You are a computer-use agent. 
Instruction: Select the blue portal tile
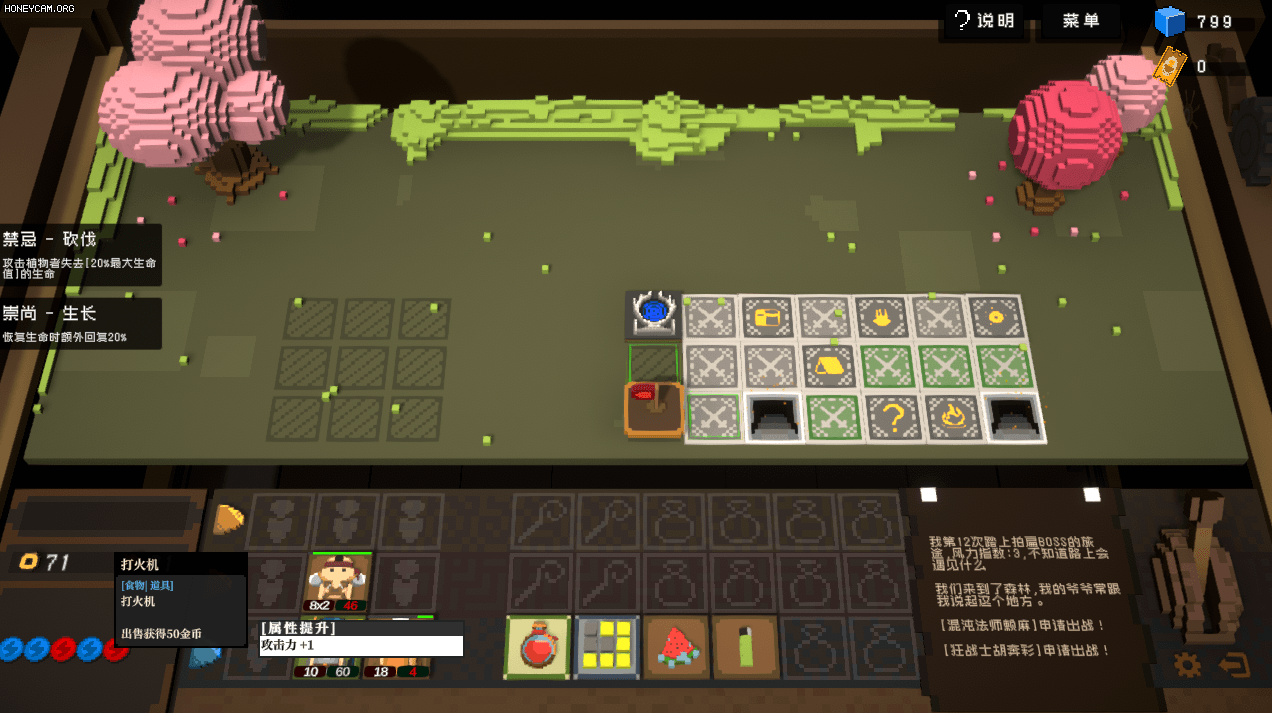click(x=654, y=314)
